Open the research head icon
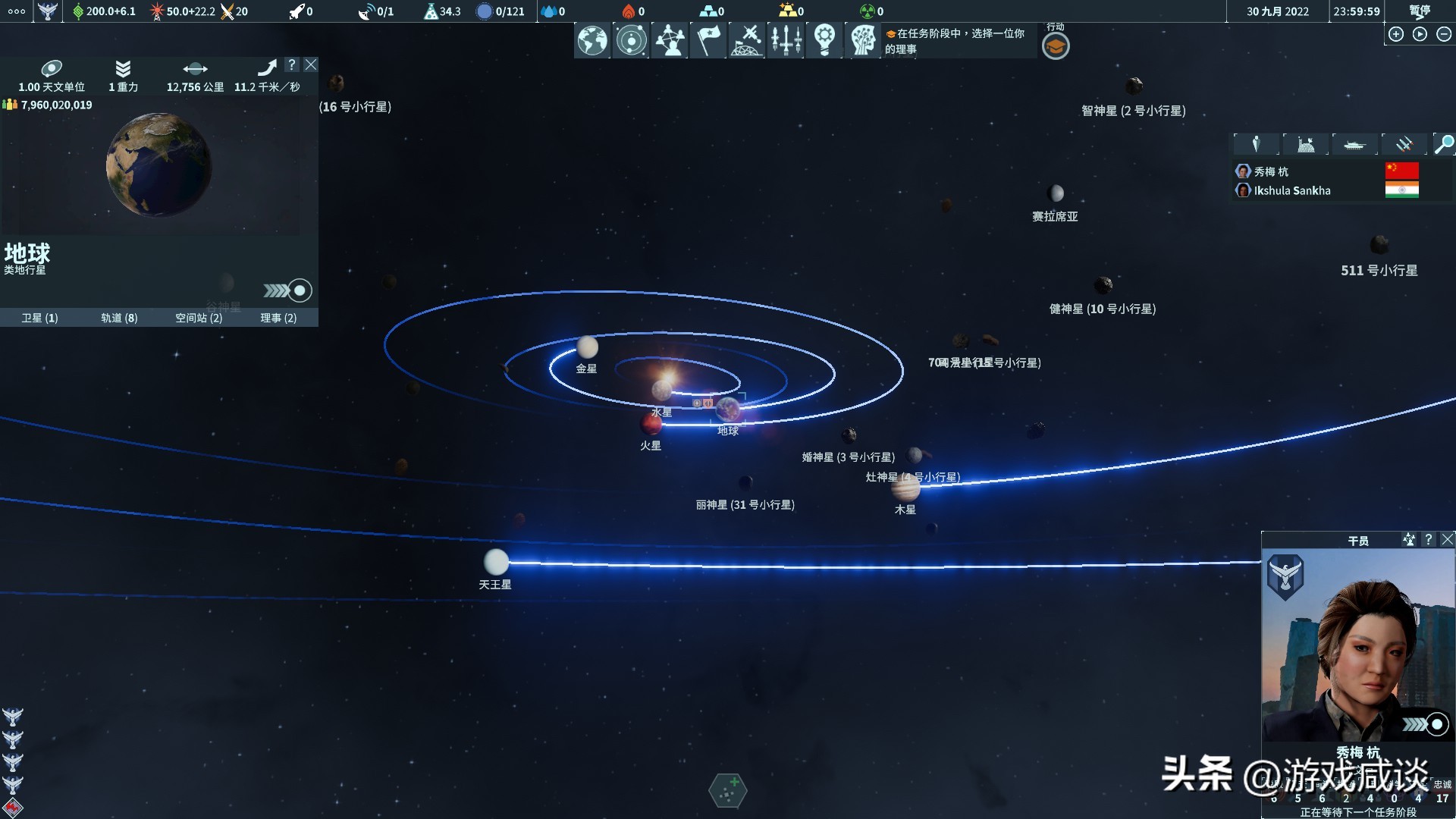 (863, 40)
